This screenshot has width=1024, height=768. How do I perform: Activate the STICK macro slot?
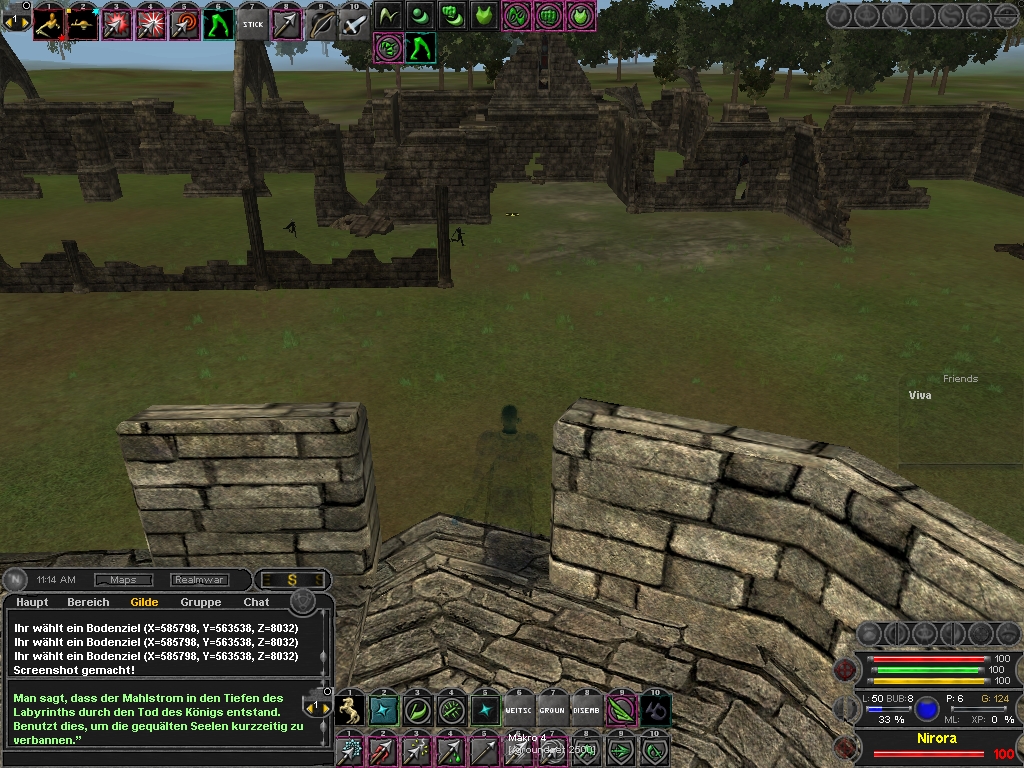pos(253,24)
